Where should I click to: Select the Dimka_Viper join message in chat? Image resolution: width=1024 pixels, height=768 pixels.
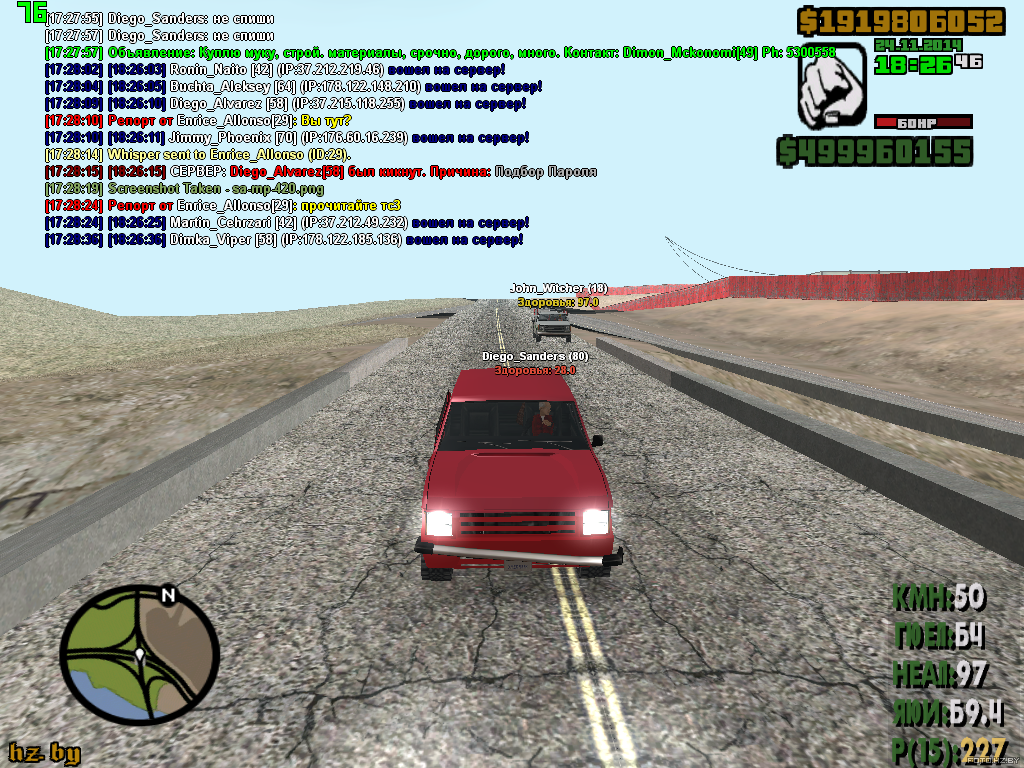coord(284,240)
